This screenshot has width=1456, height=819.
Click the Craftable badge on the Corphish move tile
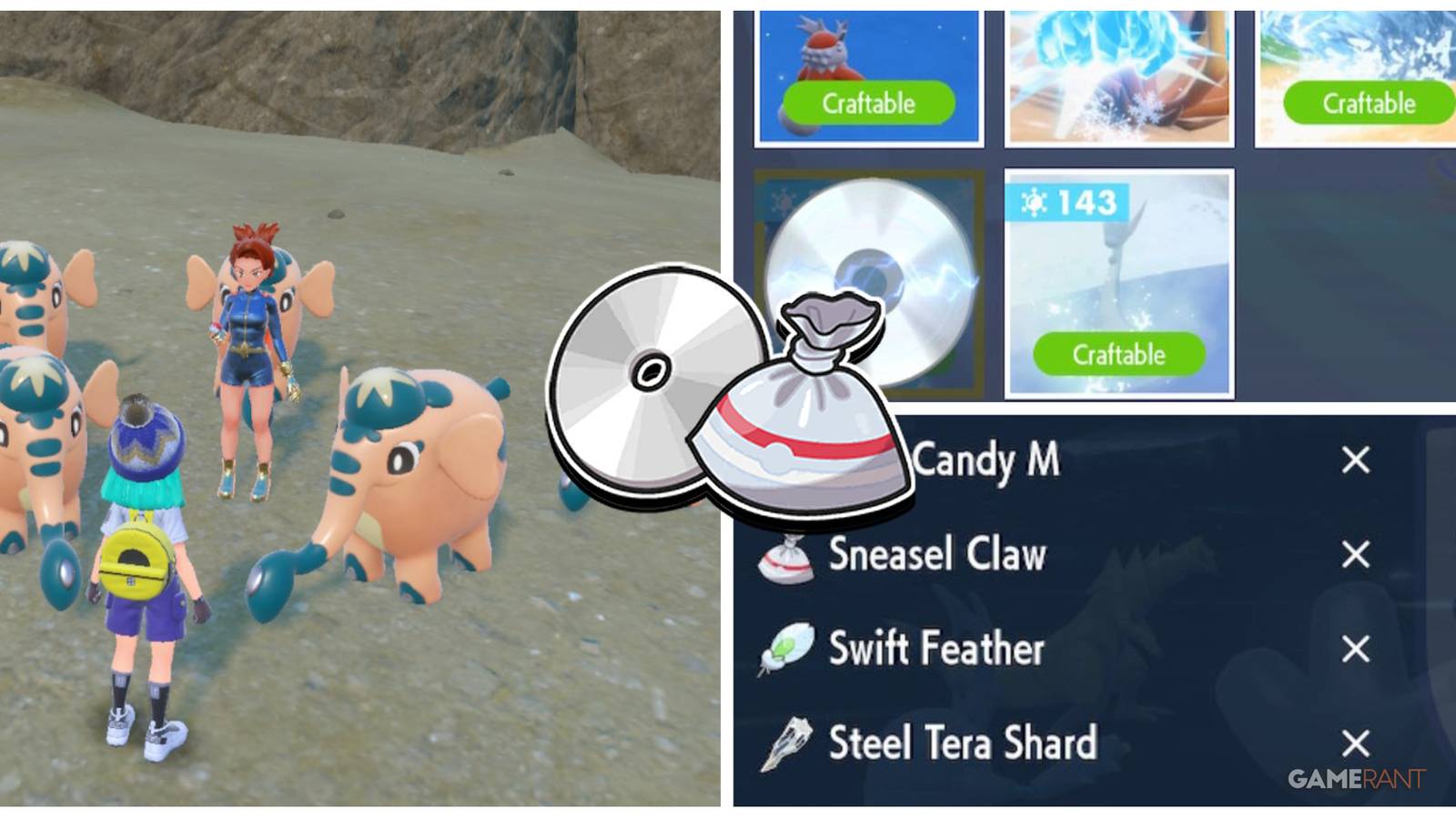click(867, 103)
